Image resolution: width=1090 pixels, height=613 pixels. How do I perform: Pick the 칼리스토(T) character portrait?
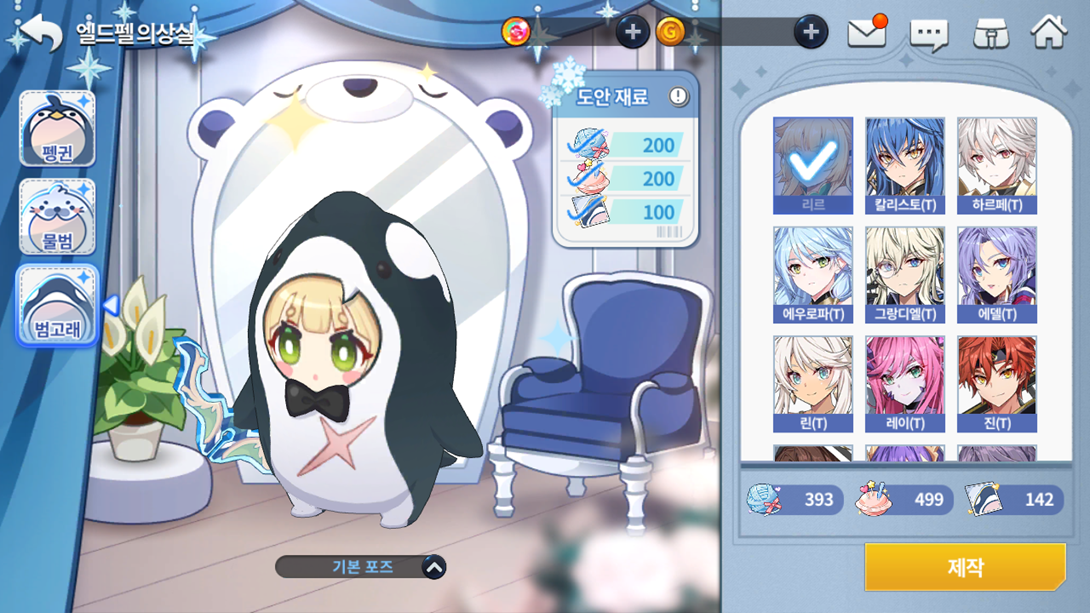coord(905,165)
